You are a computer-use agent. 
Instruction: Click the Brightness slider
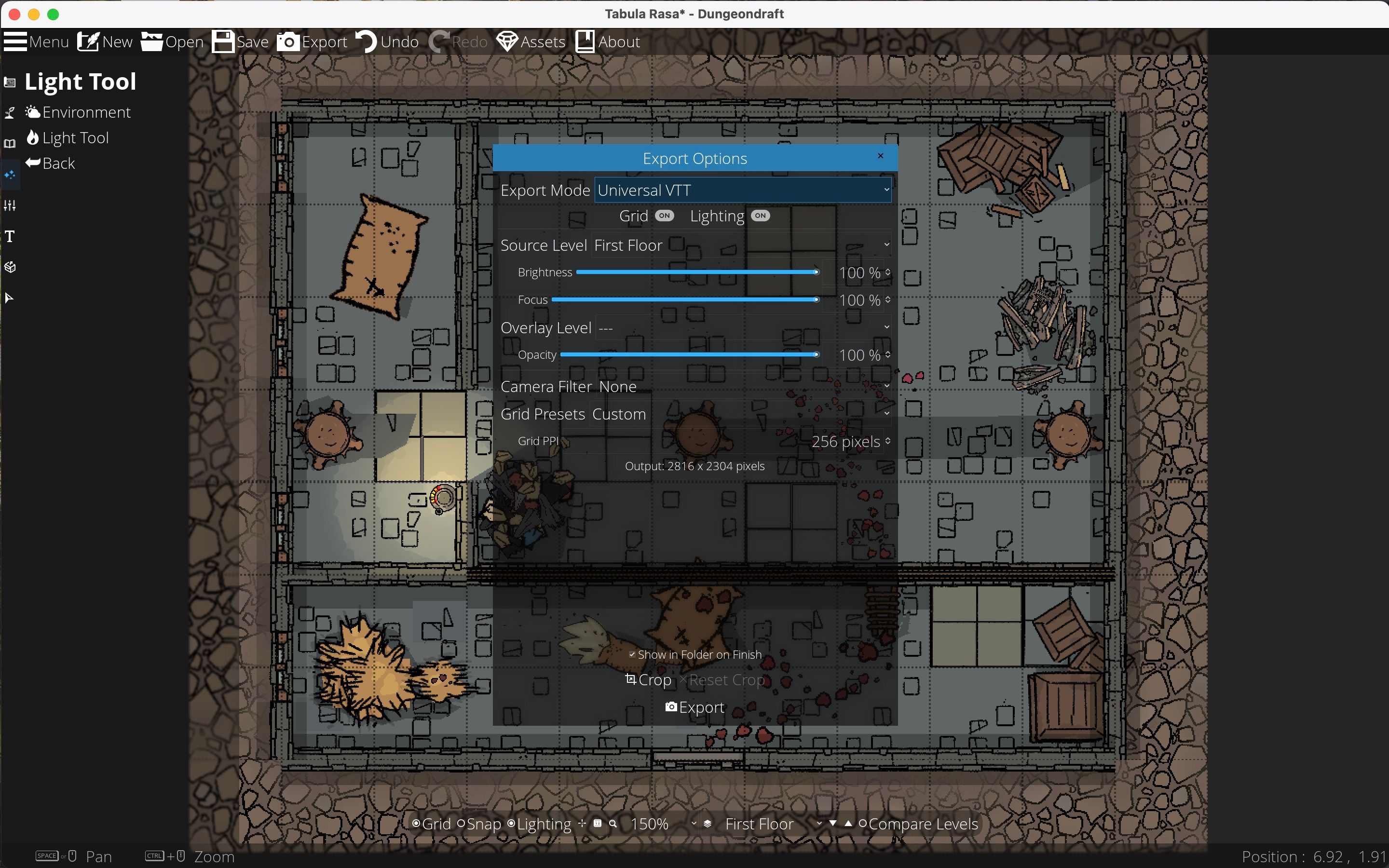[697, 272]
